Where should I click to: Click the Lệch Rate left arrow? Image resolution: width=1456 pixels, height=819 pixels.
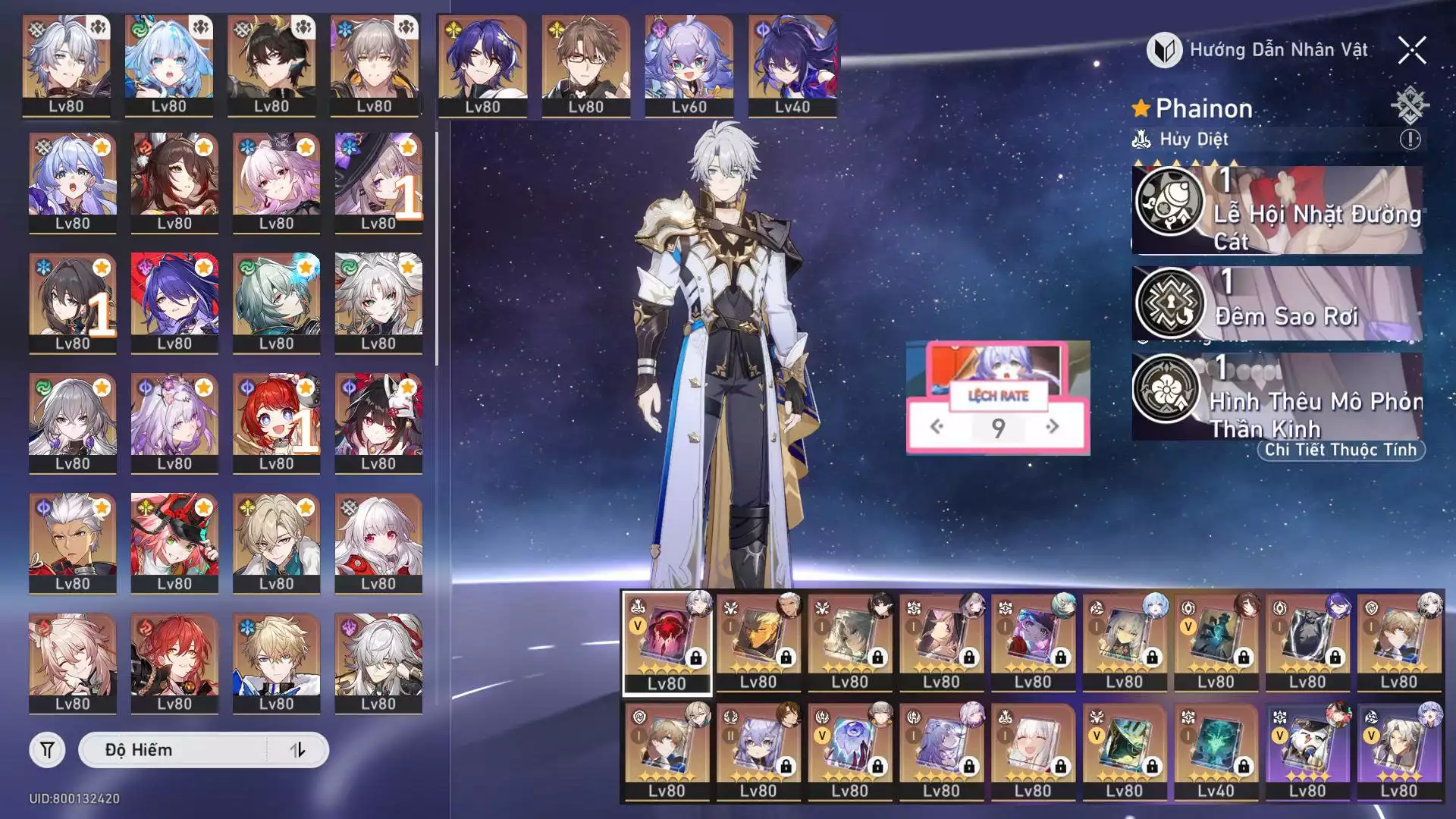click(x=937, y=427)
